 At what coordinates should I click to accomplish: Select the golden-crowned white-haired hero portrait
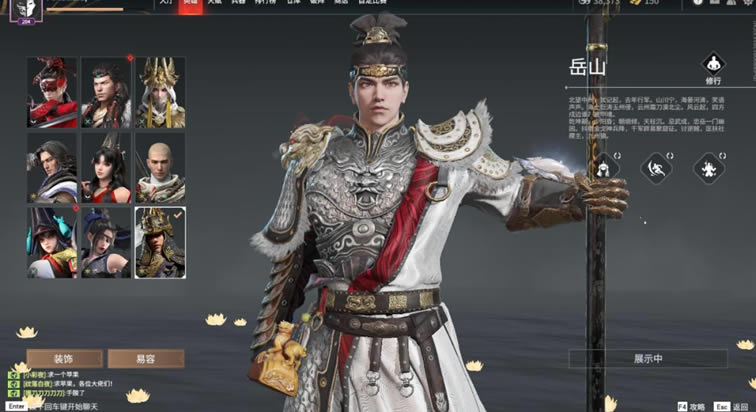pos(160,92)
